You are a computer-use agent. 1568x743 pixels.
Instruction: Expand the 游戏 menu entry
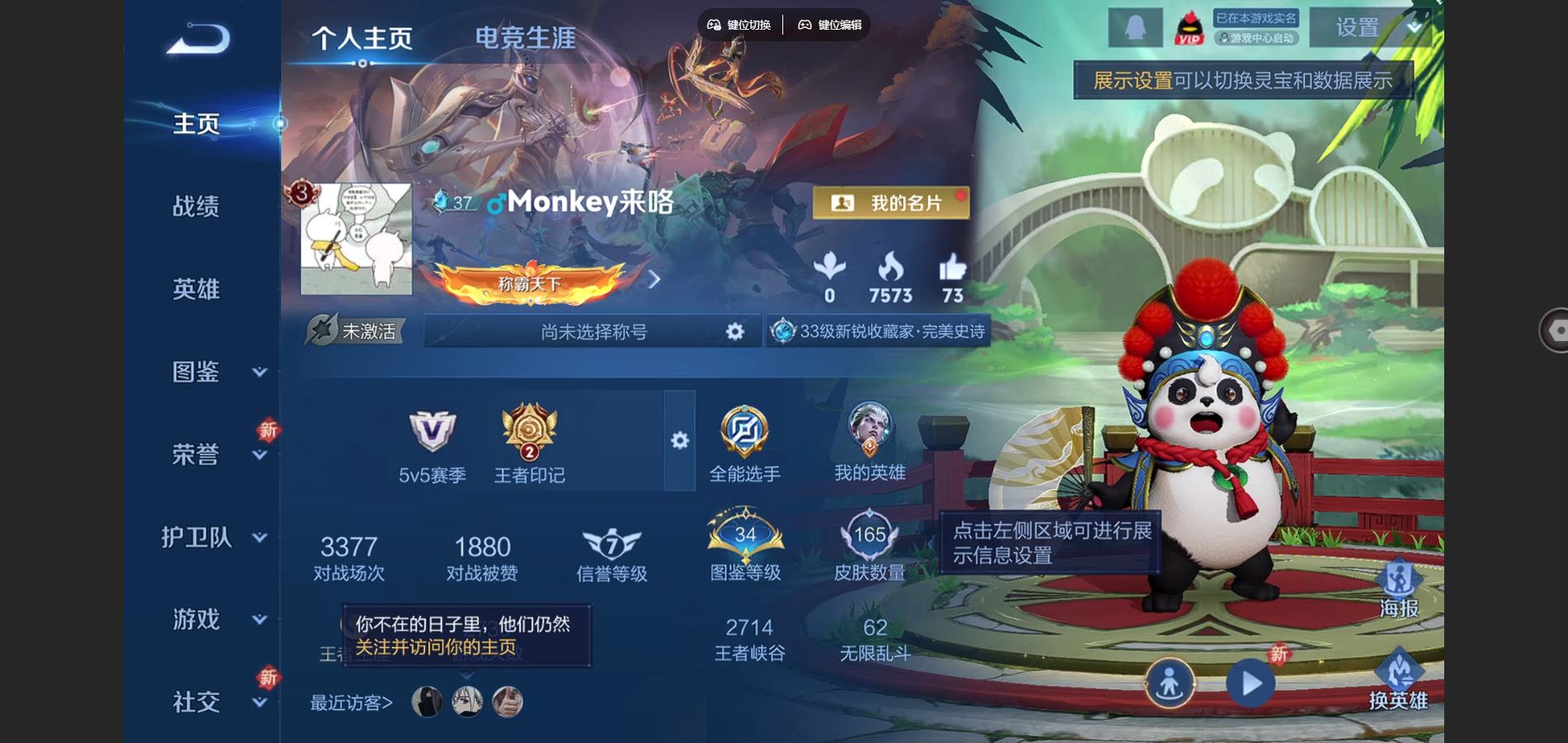[213, 619]
